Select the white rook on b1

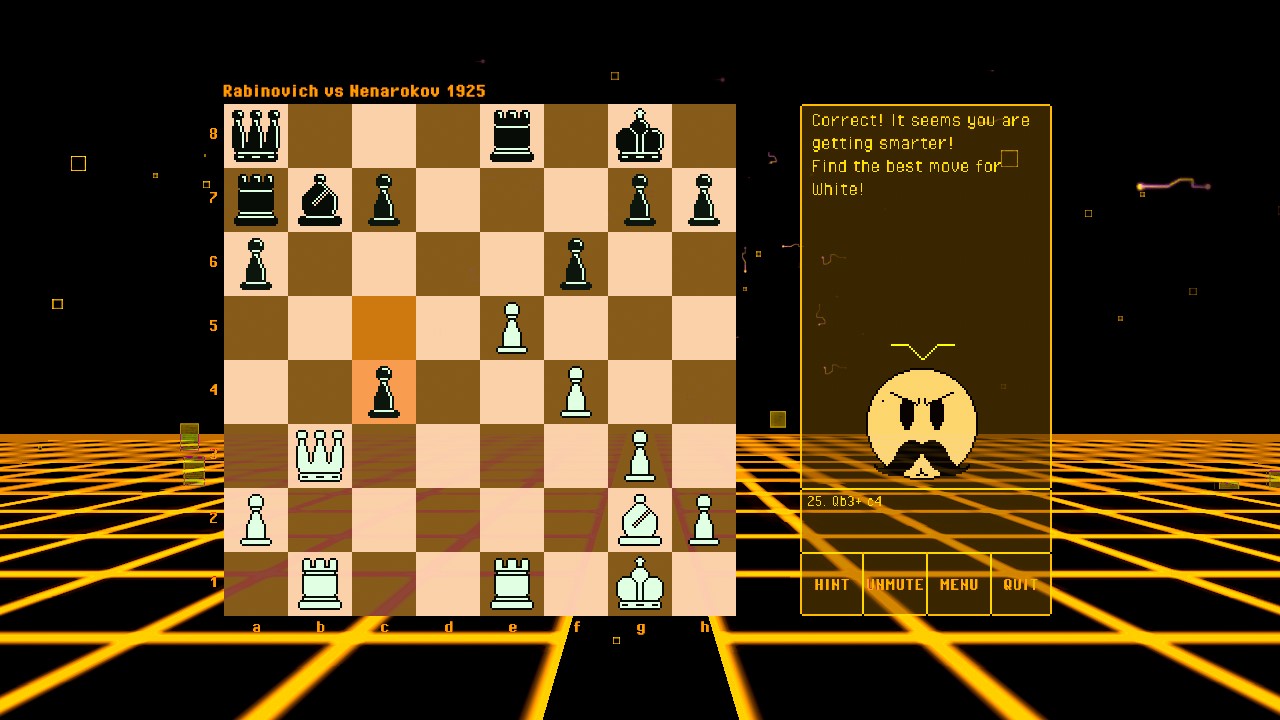pyautogui.click(x=320, y=584)
